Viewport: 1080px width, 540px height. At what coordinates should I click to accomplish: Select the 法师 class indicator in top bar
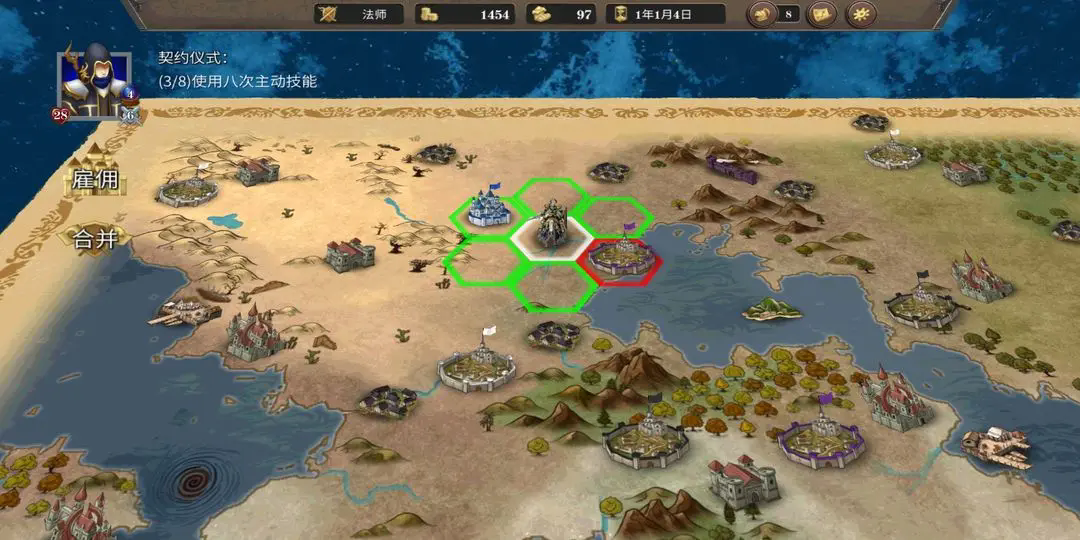359,14
